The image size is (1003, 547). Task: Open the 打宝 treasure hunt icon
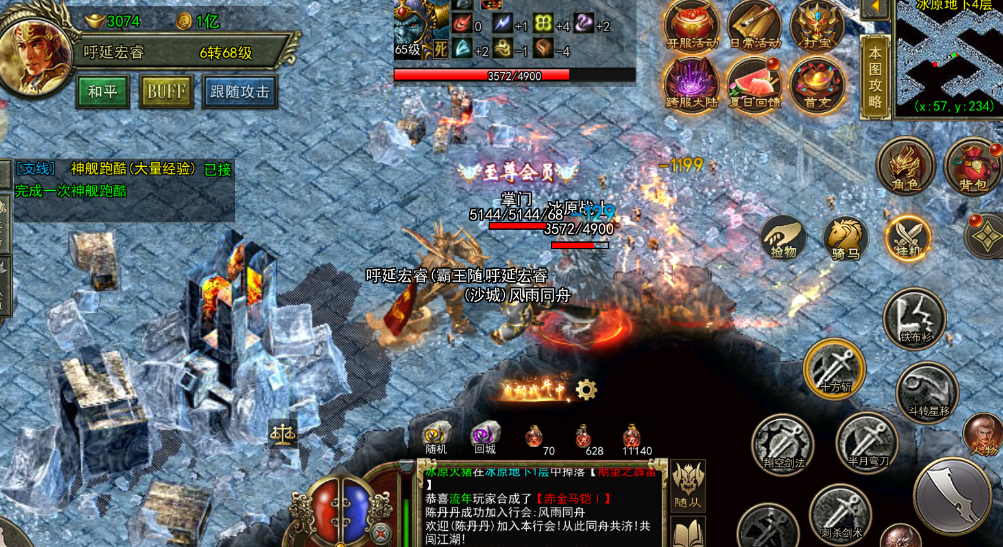pyautogui.click(x=817, y=26)
